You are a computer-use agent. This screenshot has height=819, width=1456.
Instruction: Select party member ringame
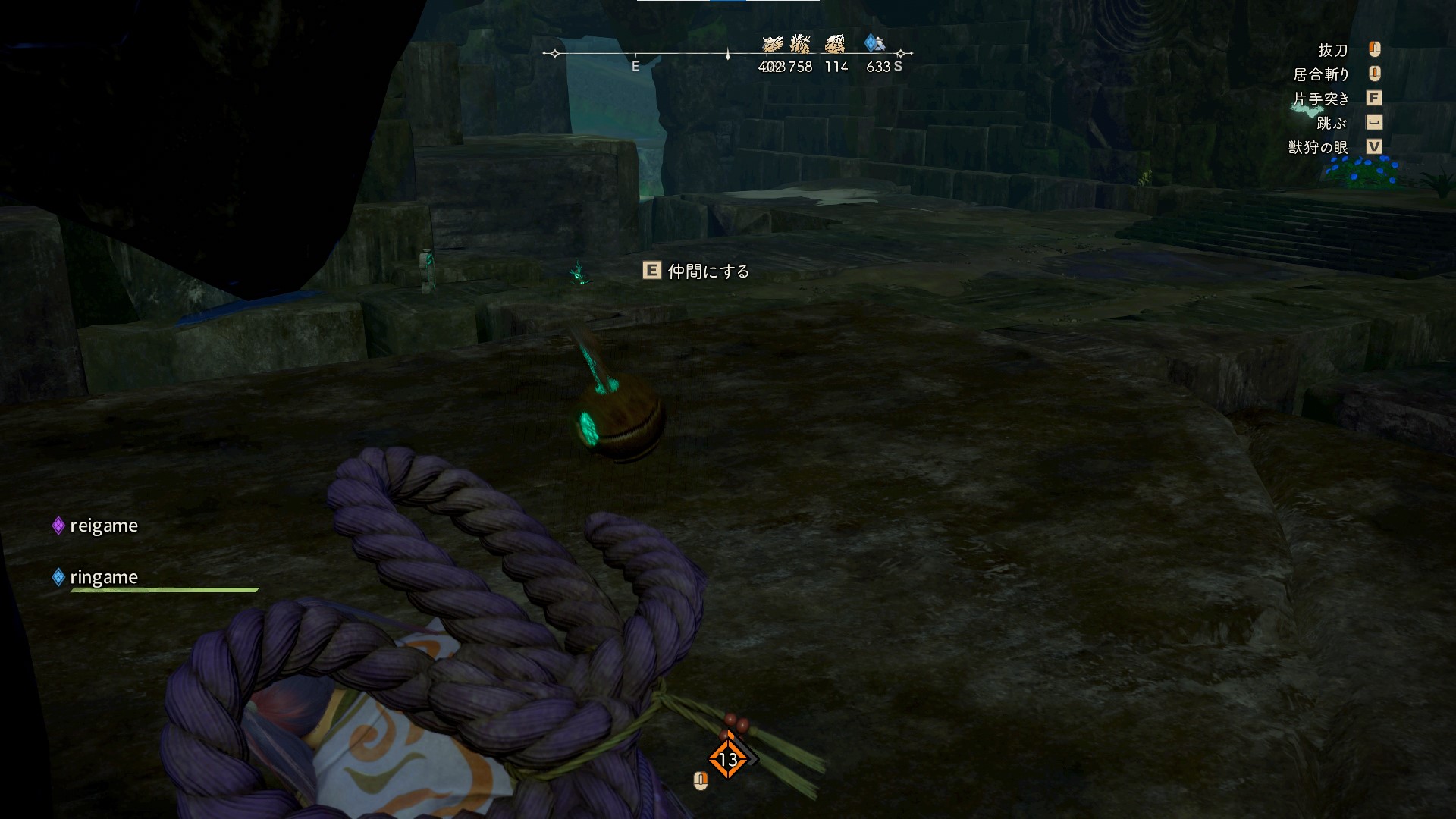click(103, 577)
